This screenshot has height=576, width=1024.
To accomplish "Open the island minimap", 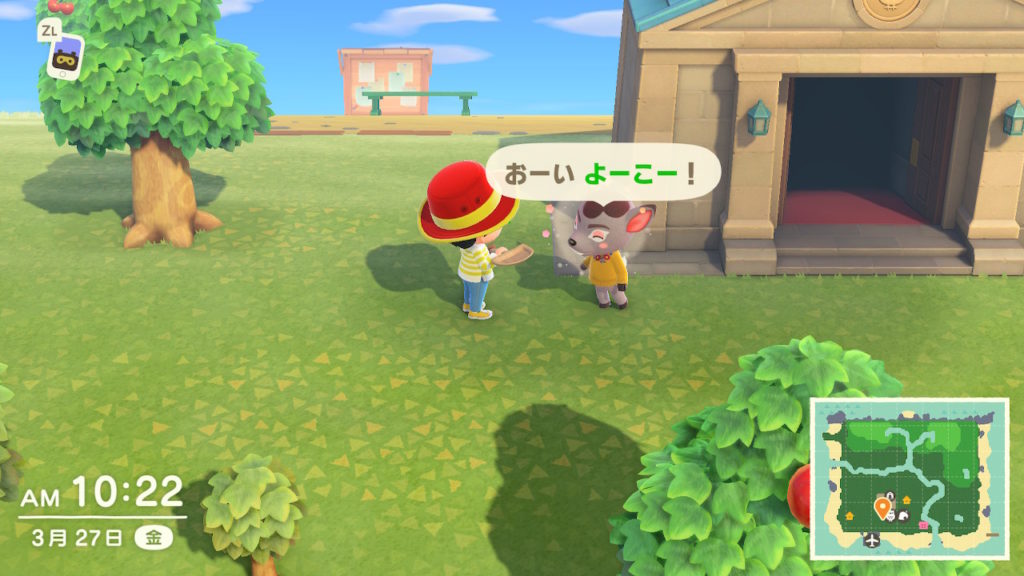I will click(908, 477).
